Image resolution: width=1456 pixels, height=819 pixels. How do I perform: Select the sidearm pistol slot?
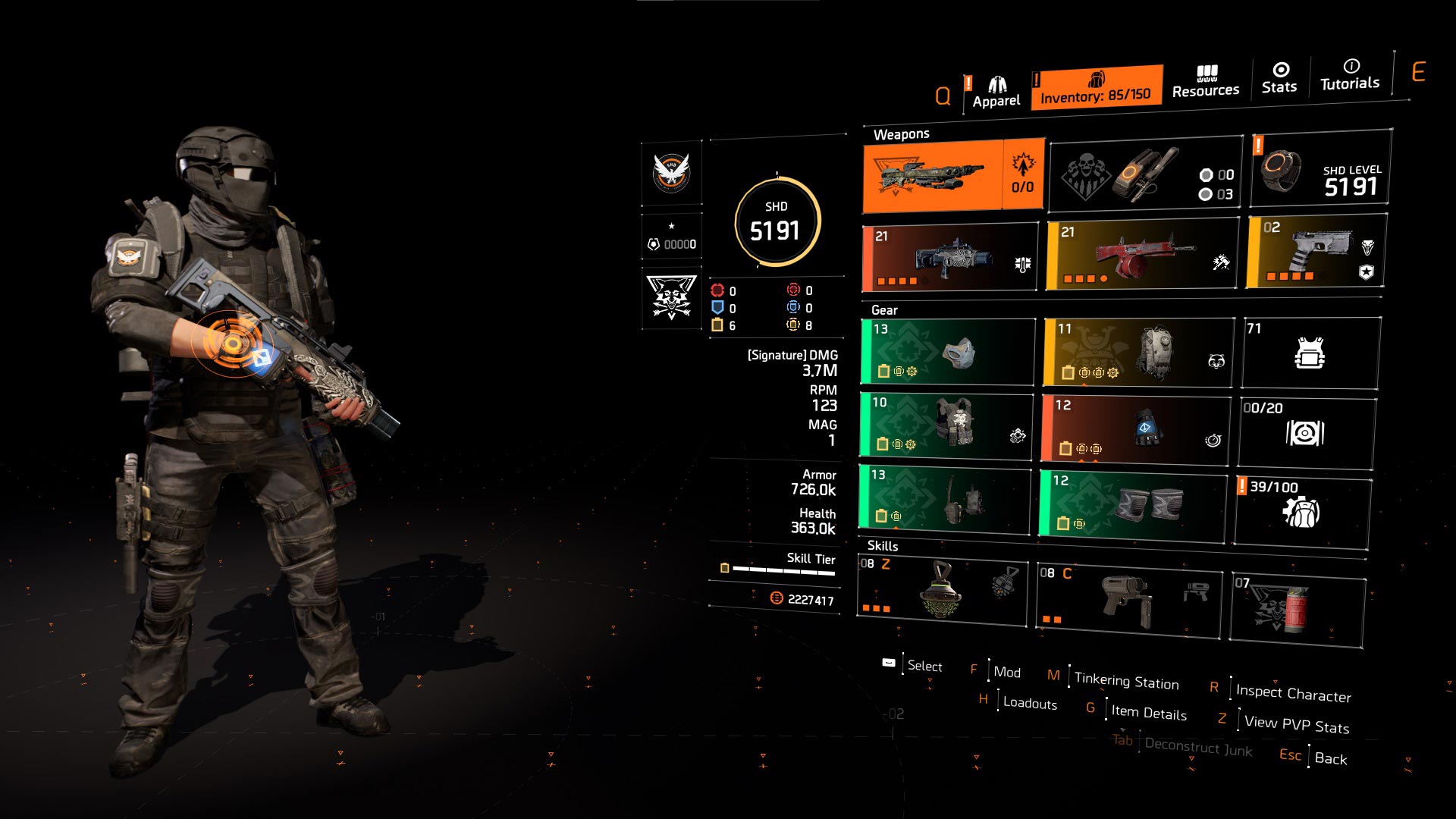click(1316, 251)
